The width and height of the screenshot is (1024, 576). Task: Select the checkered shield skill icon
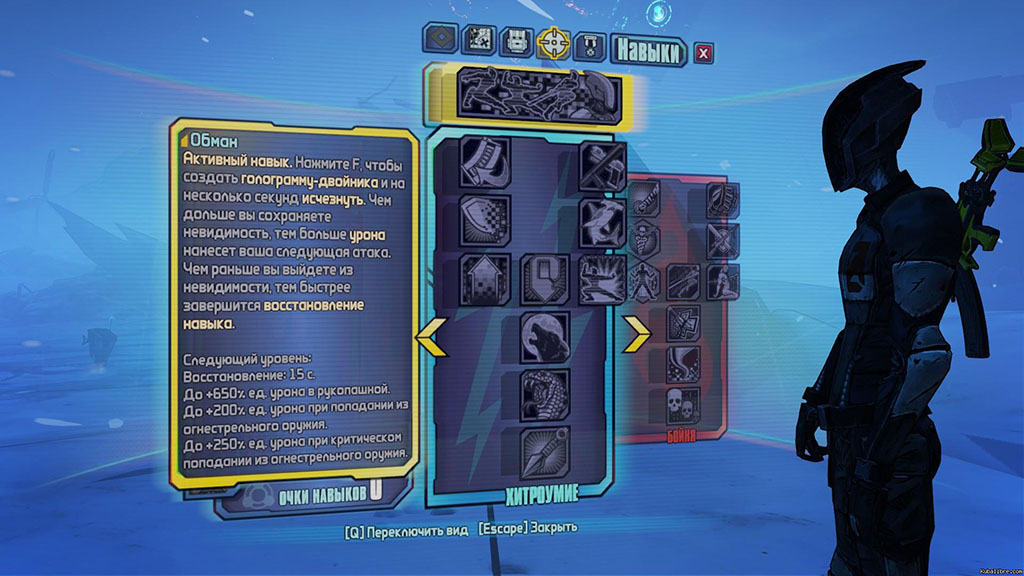485,220
